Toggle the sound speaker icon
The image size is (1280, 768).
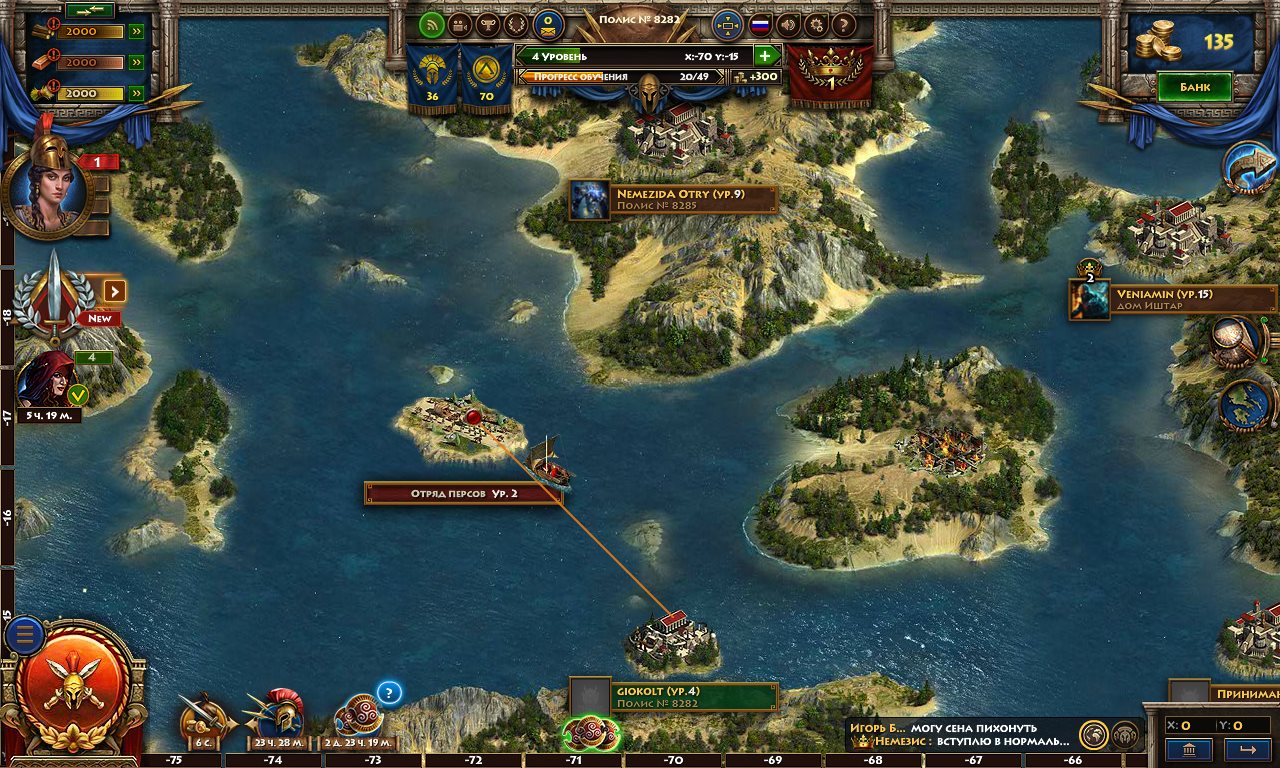788,25
